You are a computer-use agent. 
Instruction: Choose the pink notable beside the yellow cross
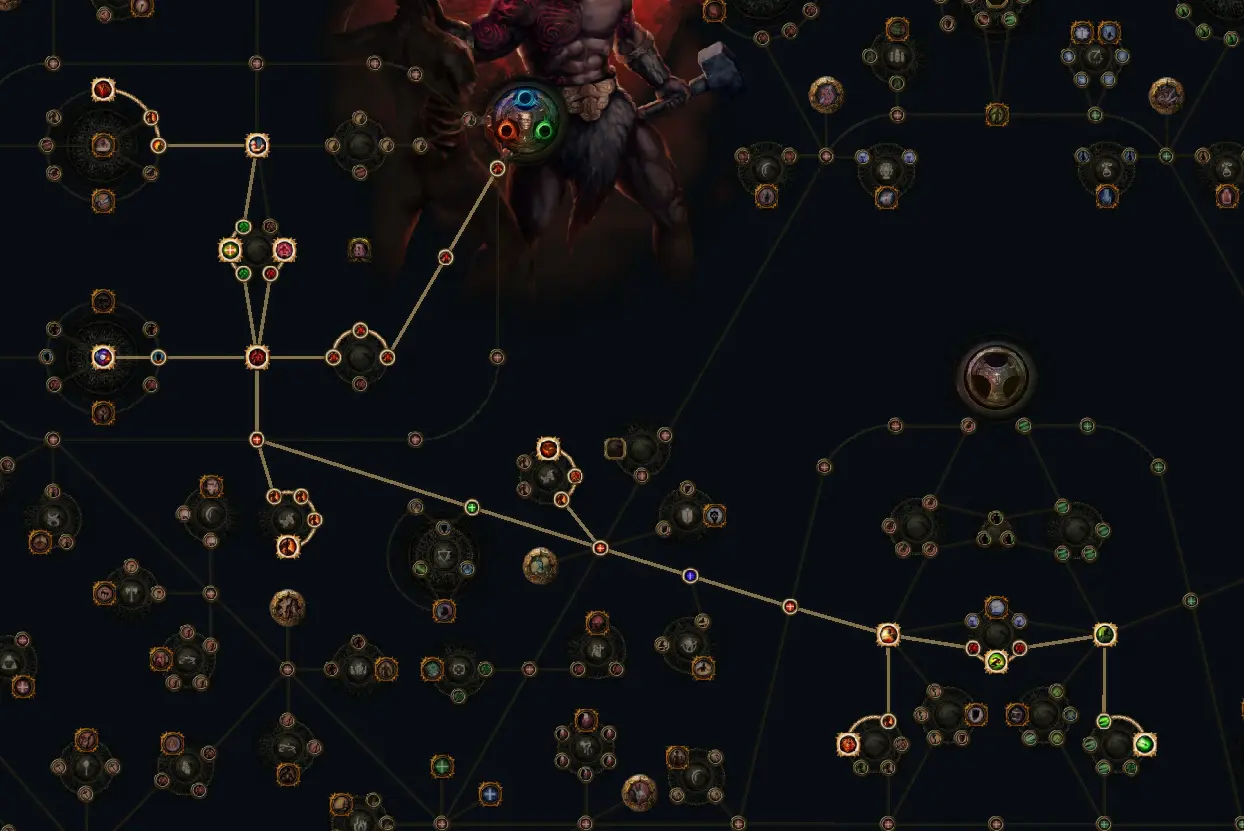tap(285, 250)
